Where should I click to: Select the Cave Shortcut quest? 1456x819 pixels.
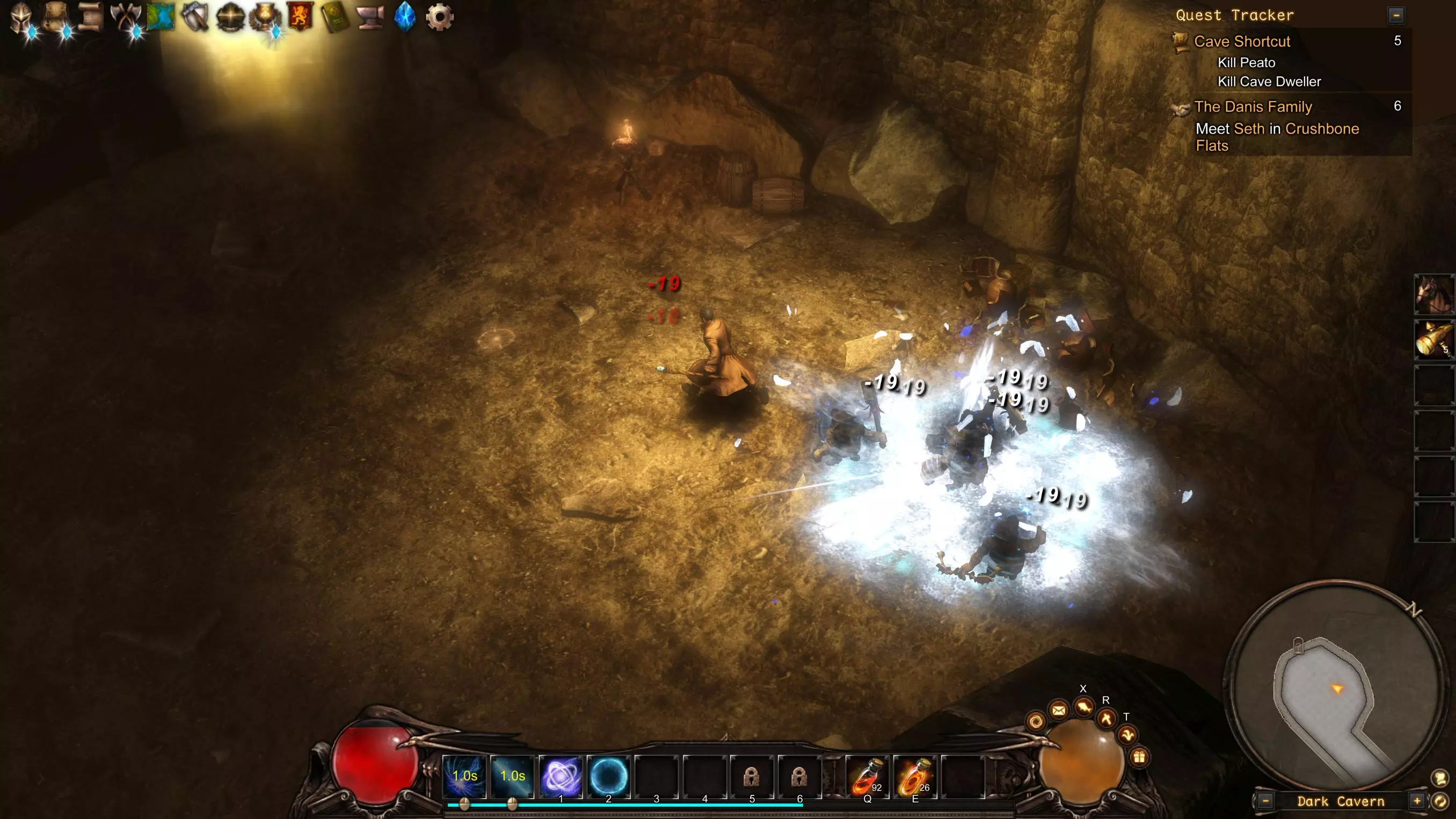click(x=1242, y=41)
